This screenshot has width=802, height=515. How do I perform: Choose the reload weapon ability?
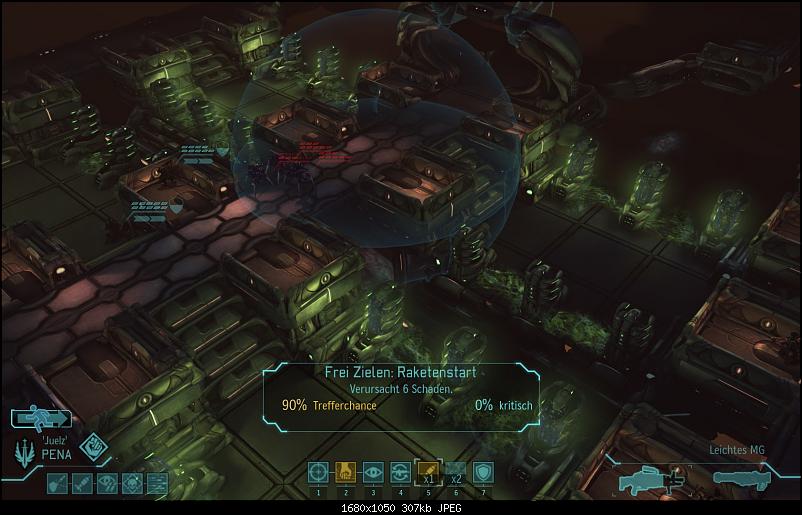[x=400, y=472]
